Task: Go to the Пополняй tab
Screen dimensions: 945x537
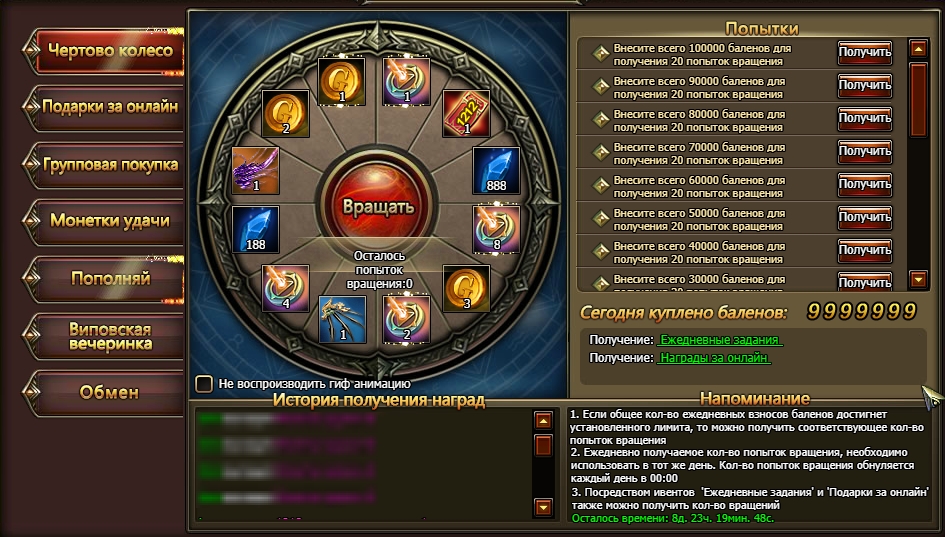Action: pos(109,277)
